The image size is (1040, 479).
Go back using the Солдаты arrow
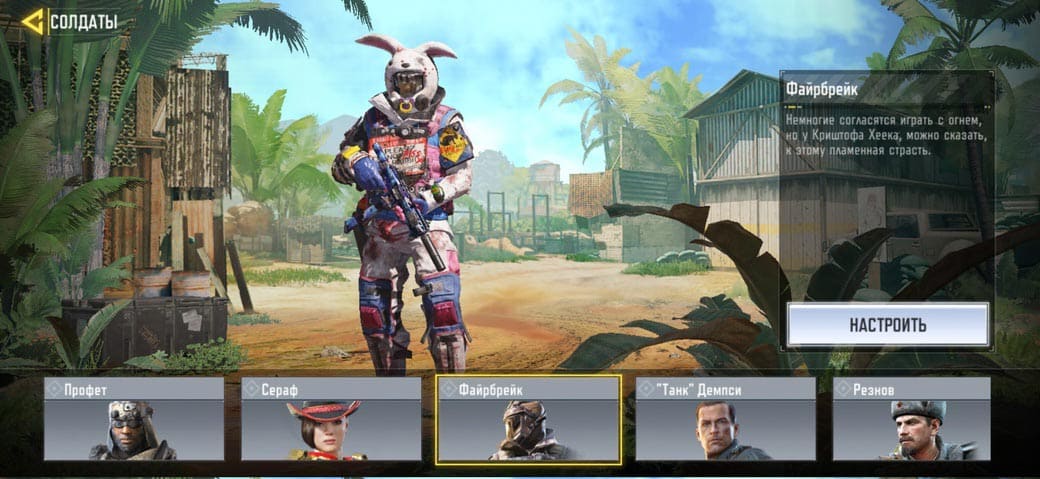pos(33,21)
